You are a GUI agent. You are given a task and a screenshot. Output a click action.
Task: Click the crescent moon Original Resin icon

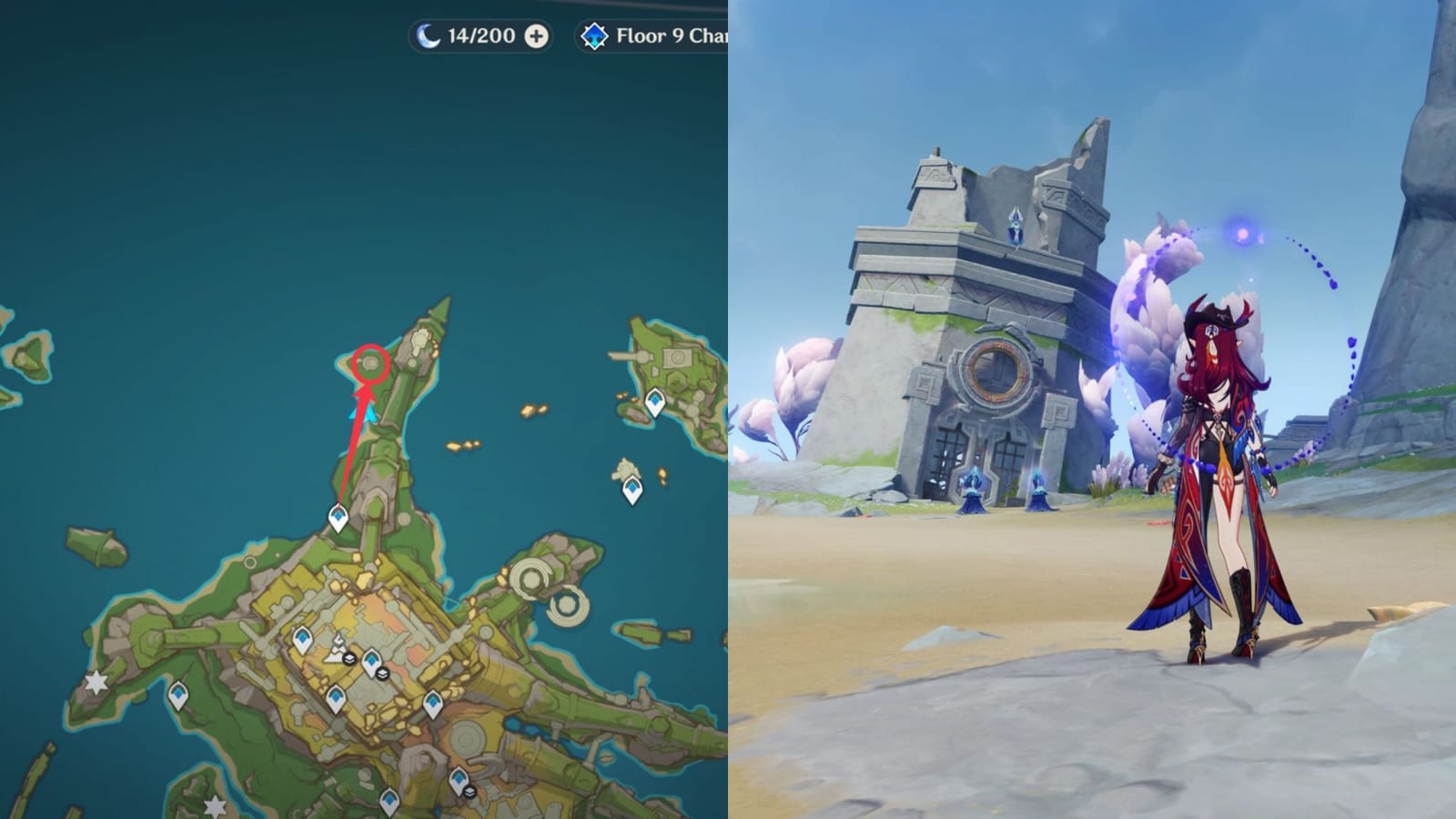[x=430, y=35]
